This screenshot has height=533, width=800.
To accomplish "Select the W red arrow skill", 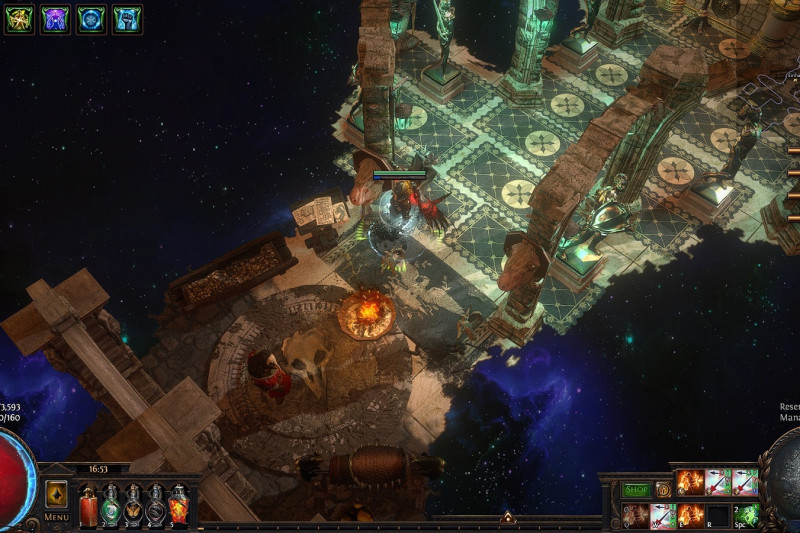I will click(x=663, y=516).
